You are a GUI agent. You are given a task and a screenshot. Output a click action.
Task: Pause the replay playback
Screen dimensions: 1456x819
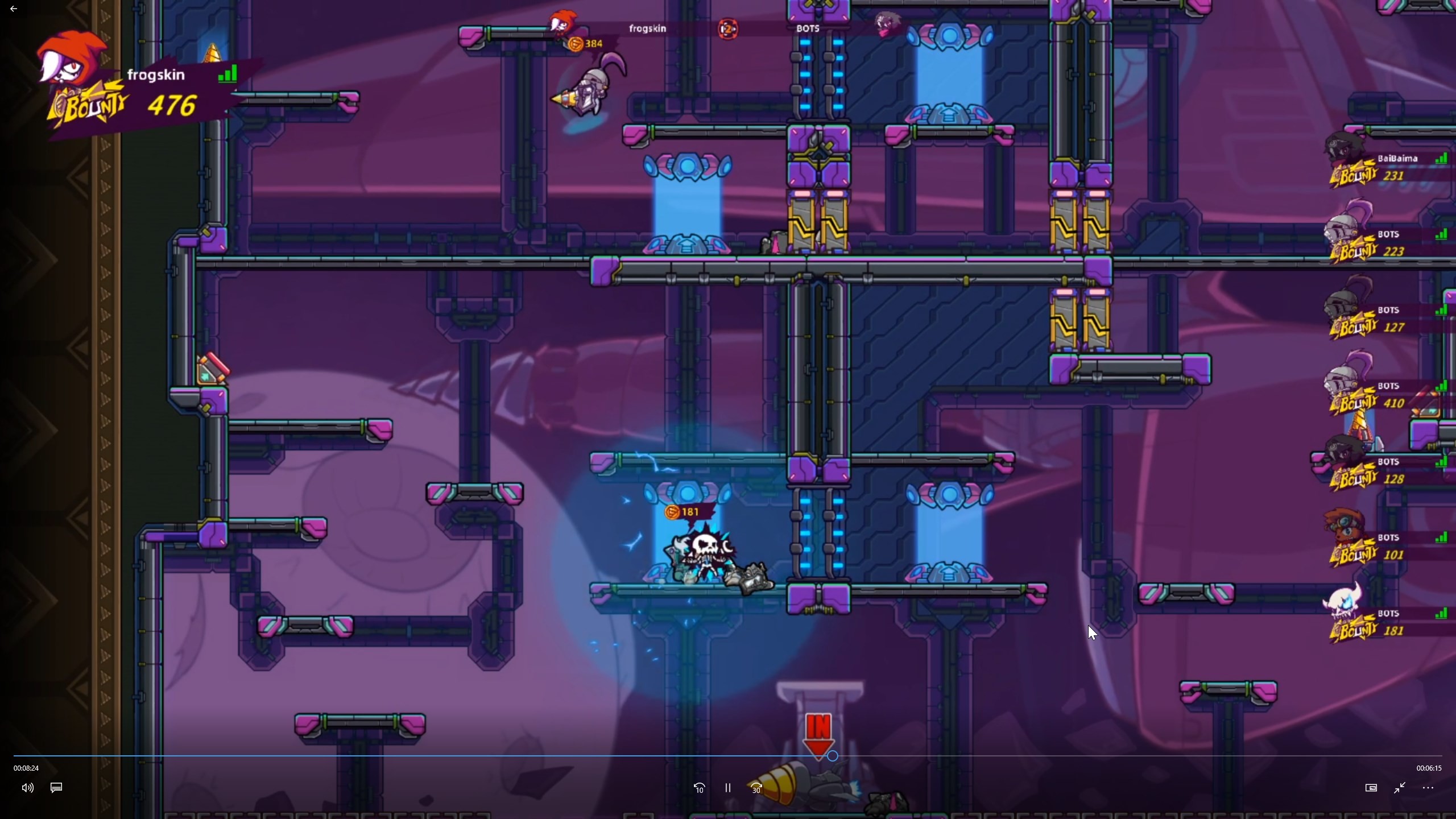point(728,788)
